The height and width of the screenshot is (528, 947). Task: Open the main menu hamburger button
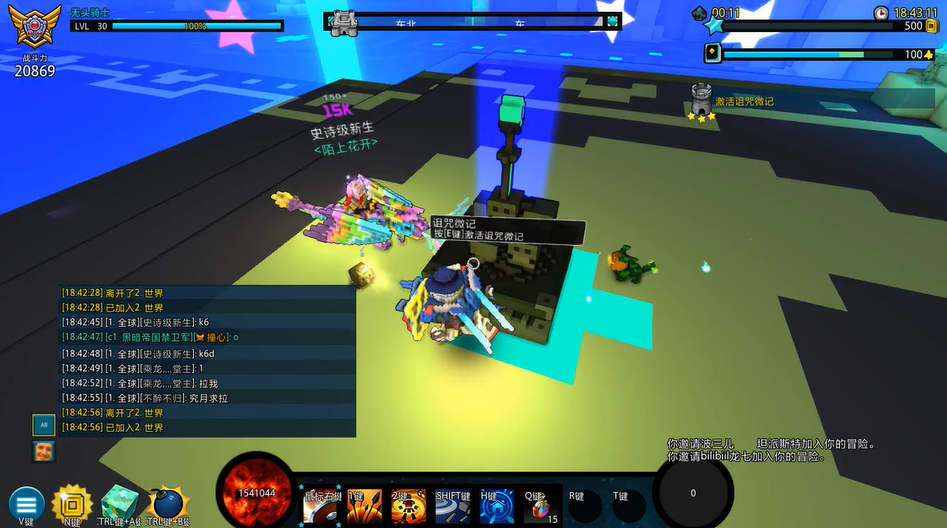point(25,504)
